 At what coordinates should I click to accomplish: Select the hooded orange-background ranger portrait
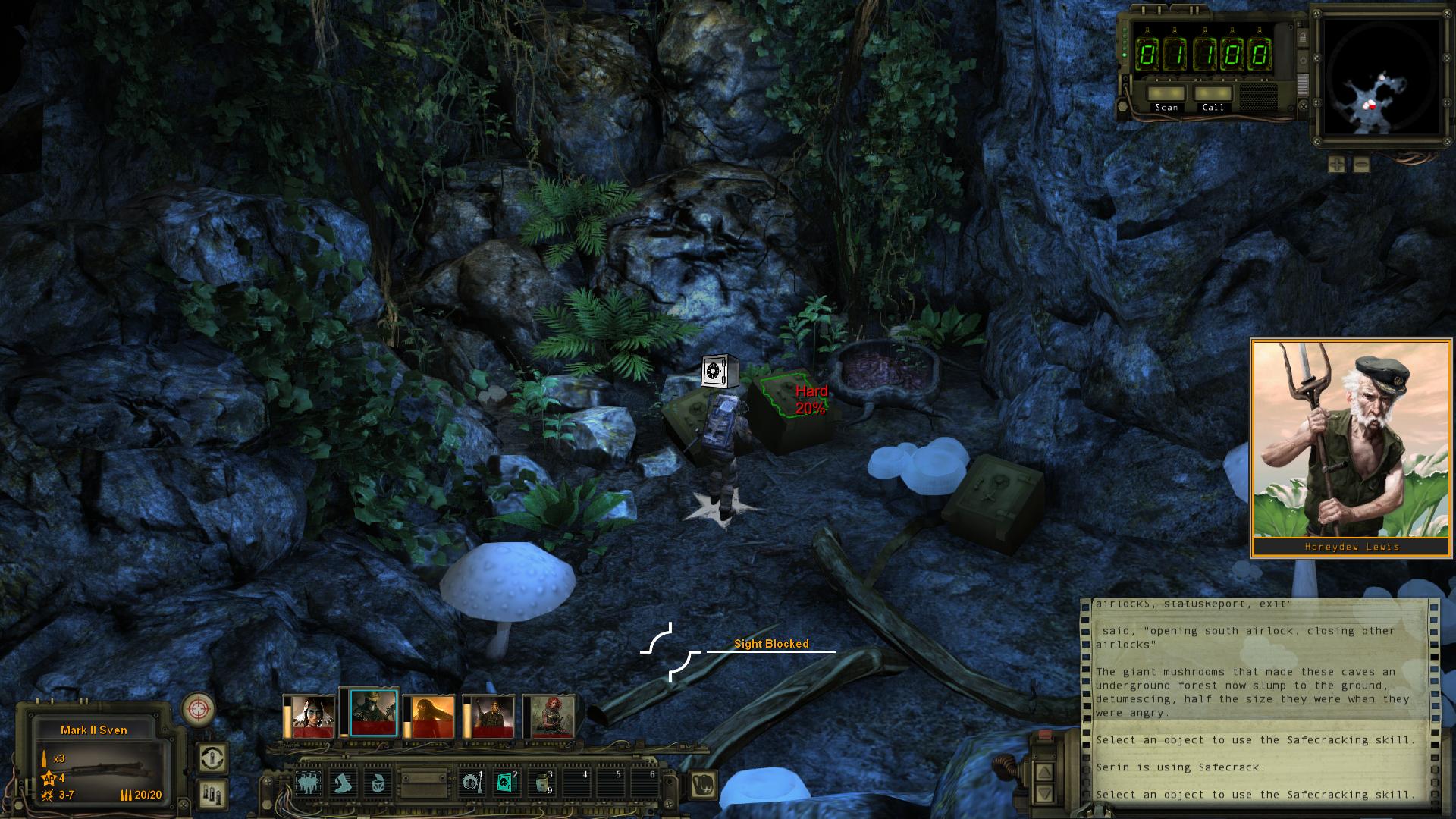point(429,717)
